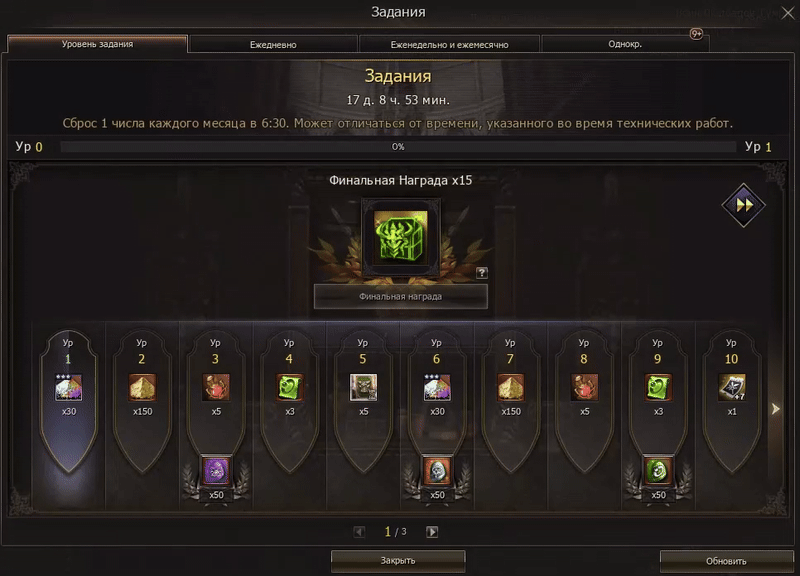The width and height of the screenshot is (800, 576).
Task: Select the bonus reward icon under level 6
Action: click(437, 470)
